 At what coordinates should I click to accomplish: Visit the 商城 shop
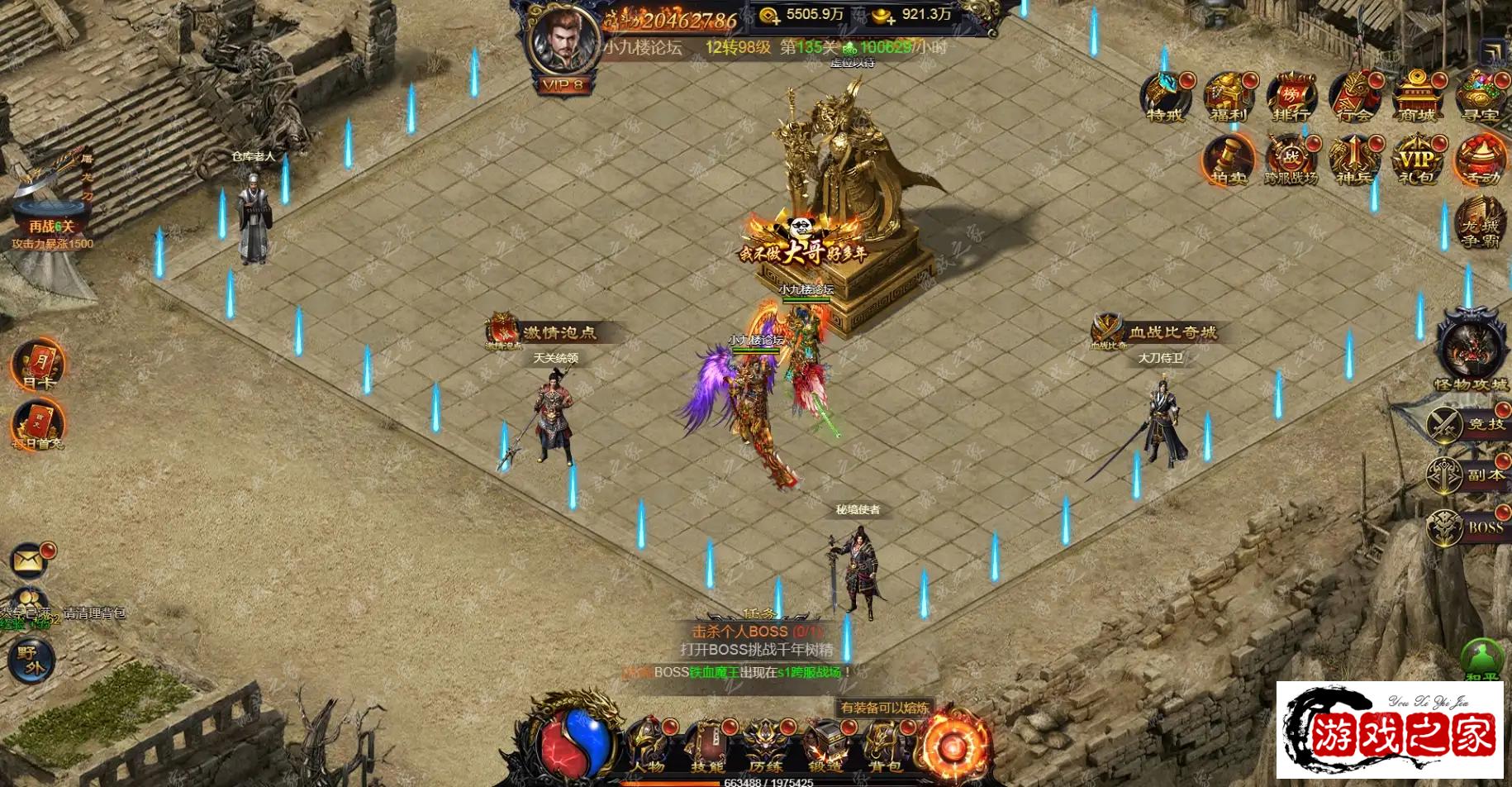1416,98
